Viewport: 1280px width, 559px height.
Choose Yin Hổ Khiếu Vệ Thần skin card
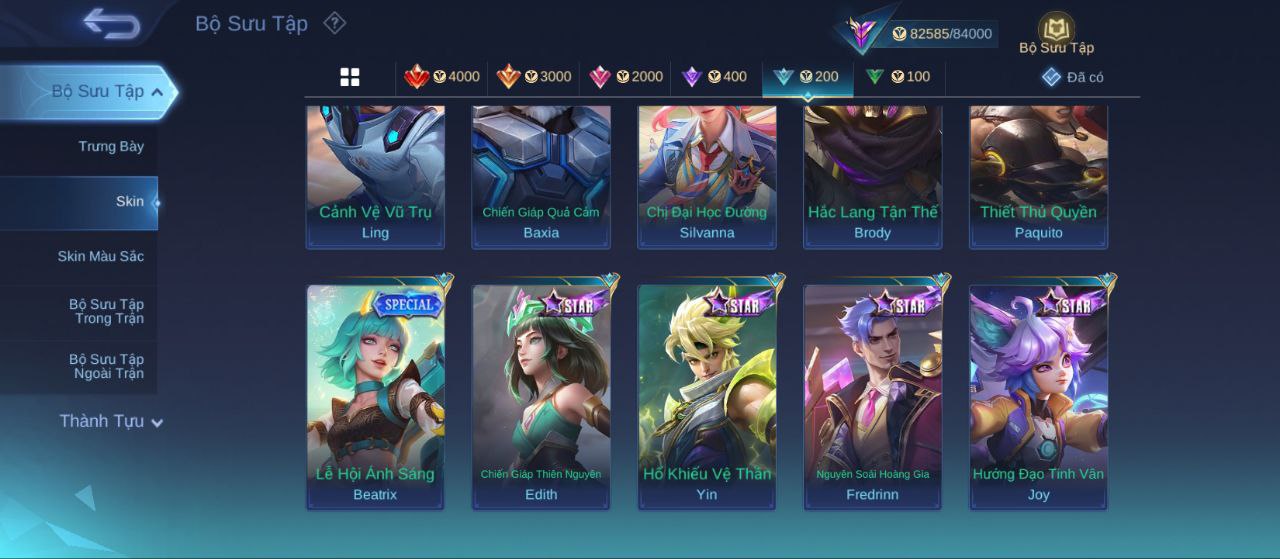tap(707, 396)
